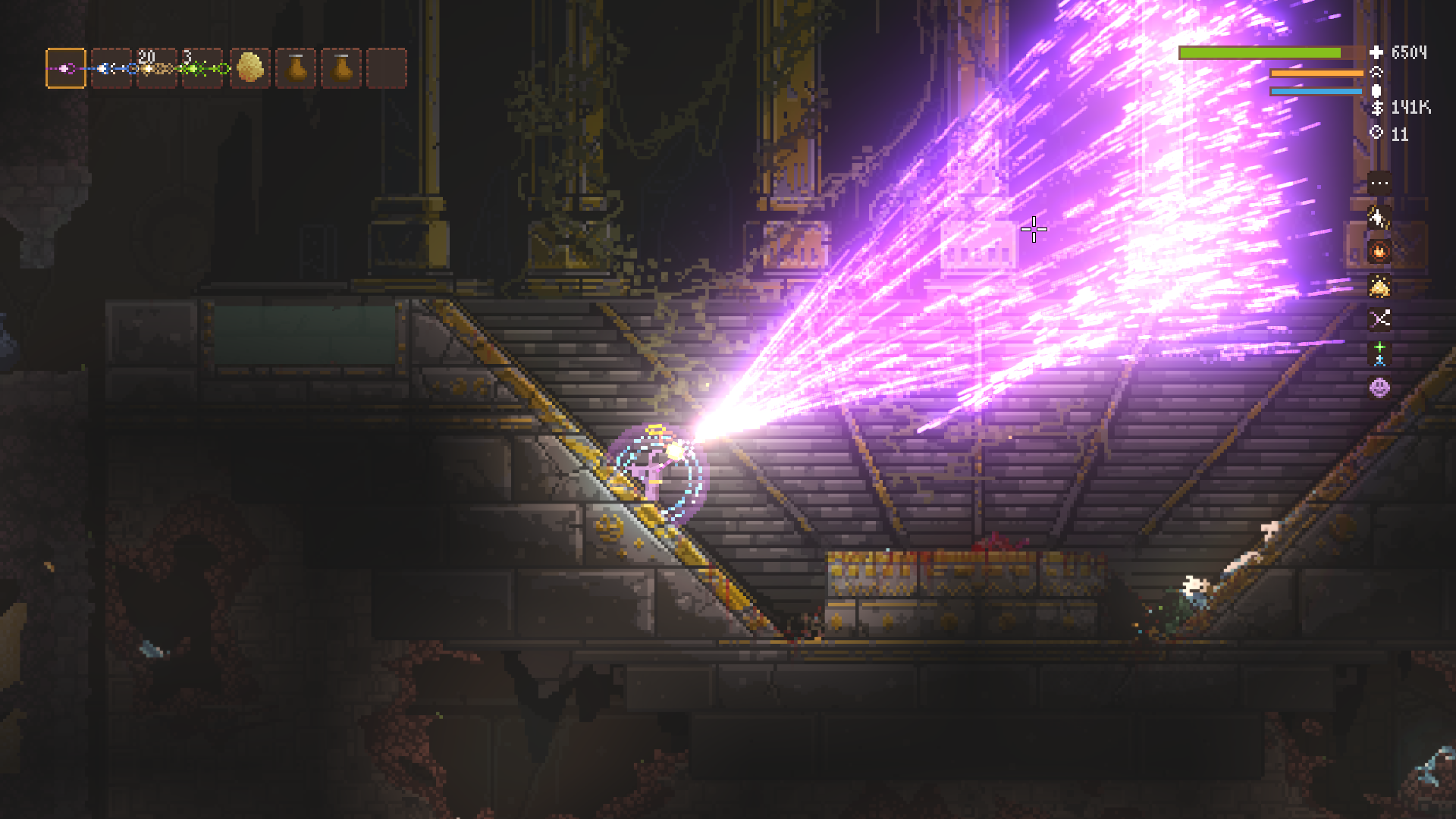The height and width of the screenshot is (819, 1456).
Task: Equip the green wand marked 3
Action: (202, 68)
